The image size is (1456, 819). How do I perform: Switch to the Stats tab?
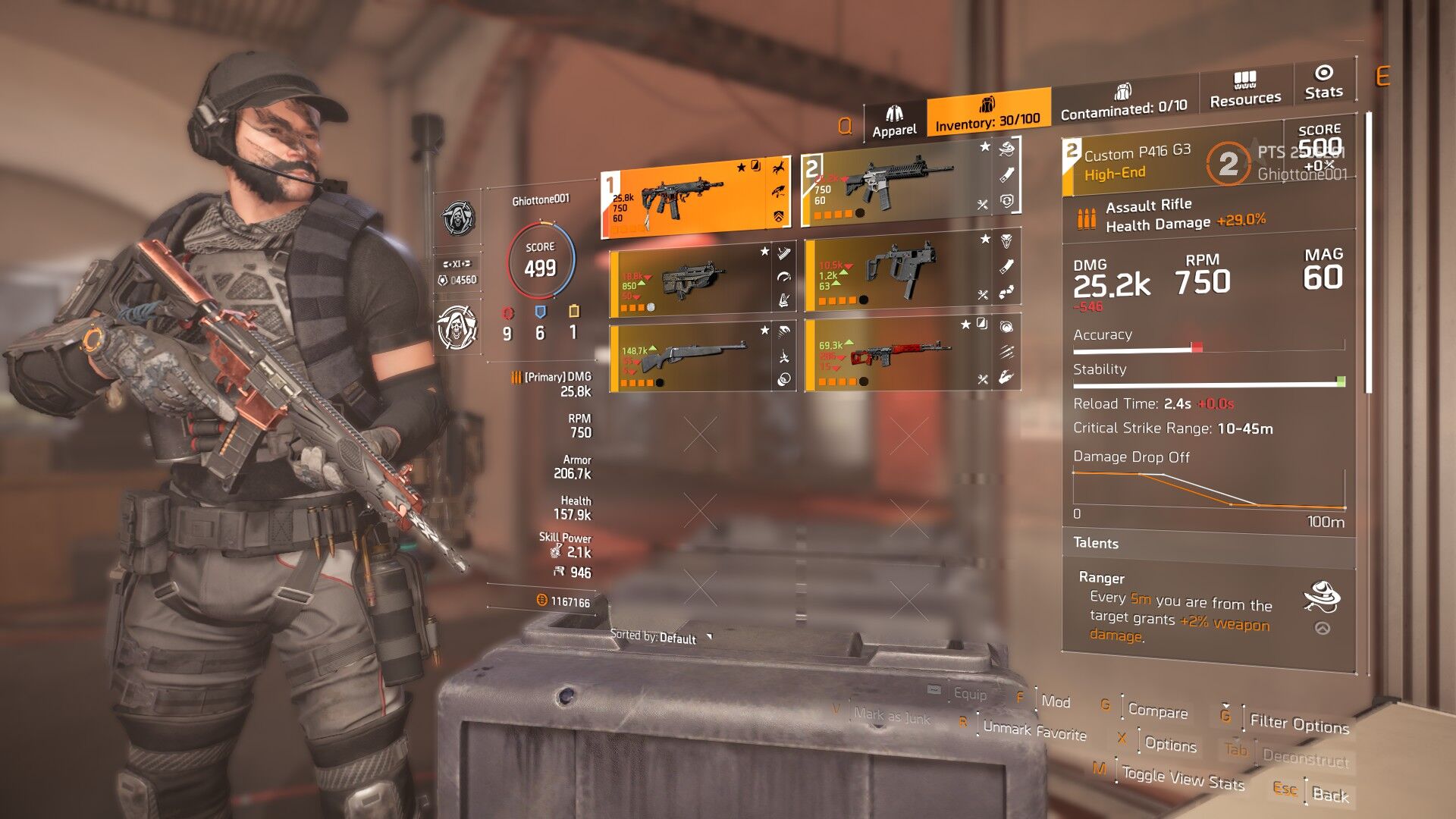pyautogui.click(x=1323, y=83)
